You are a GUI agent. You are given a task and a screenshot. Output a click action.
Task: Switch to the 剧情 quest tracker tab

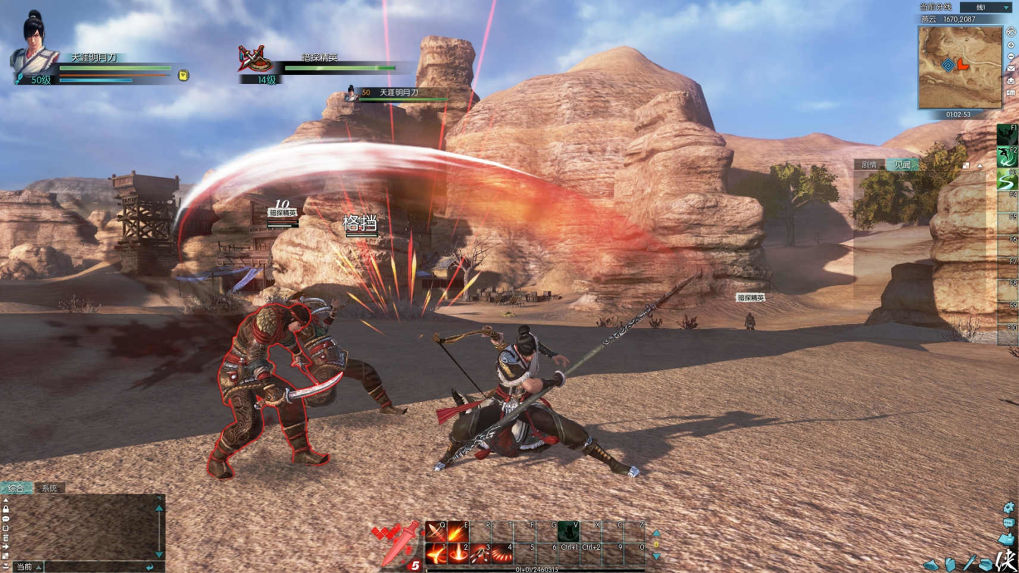point(869,165)
